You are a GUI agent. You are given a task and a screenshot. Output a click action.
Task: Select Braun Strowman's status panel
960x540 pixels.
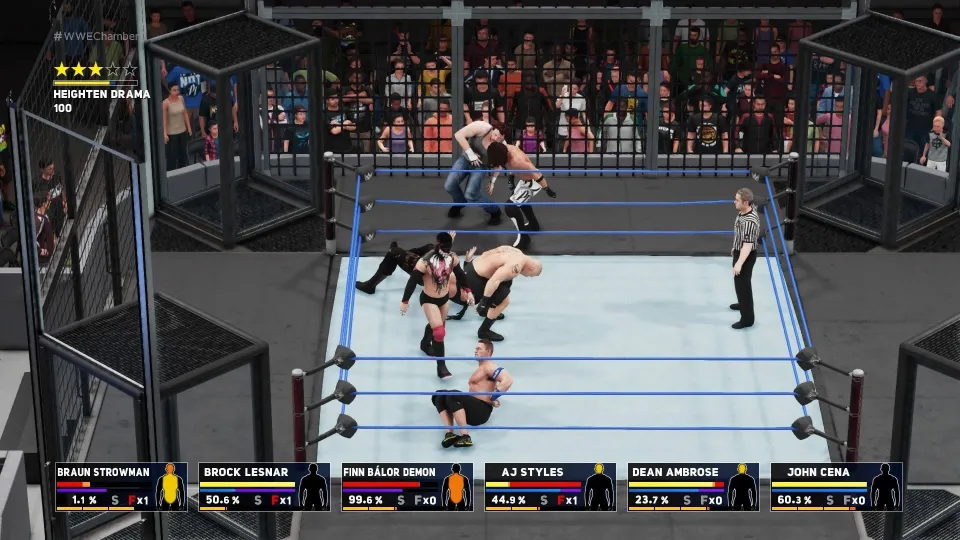click(121, 487)
